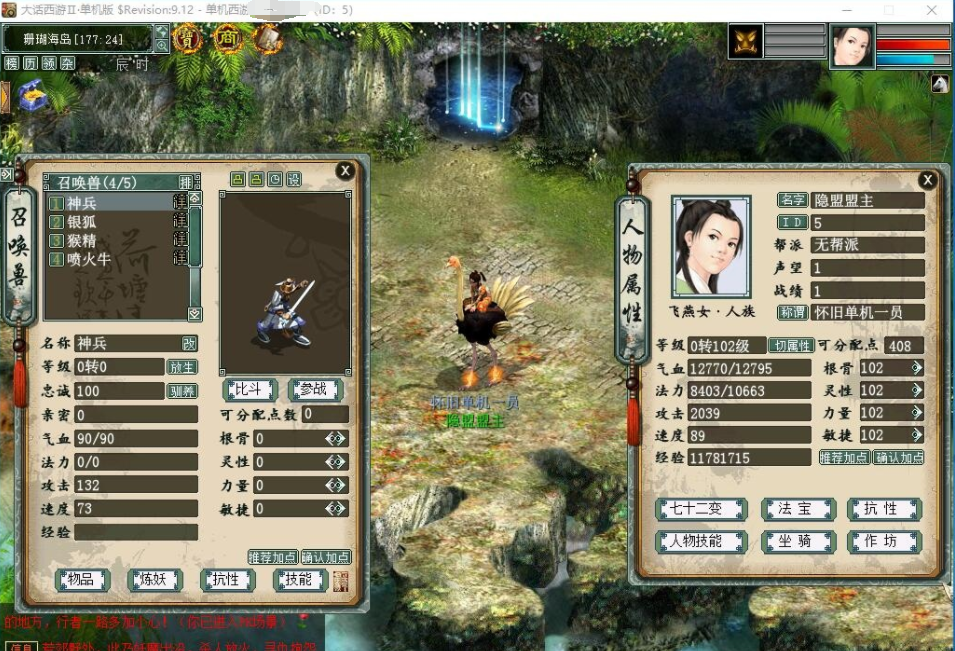This screenshot has width=955, height=651.
Task: Open 人物技能 character skills
Action: tap(701, 542)
